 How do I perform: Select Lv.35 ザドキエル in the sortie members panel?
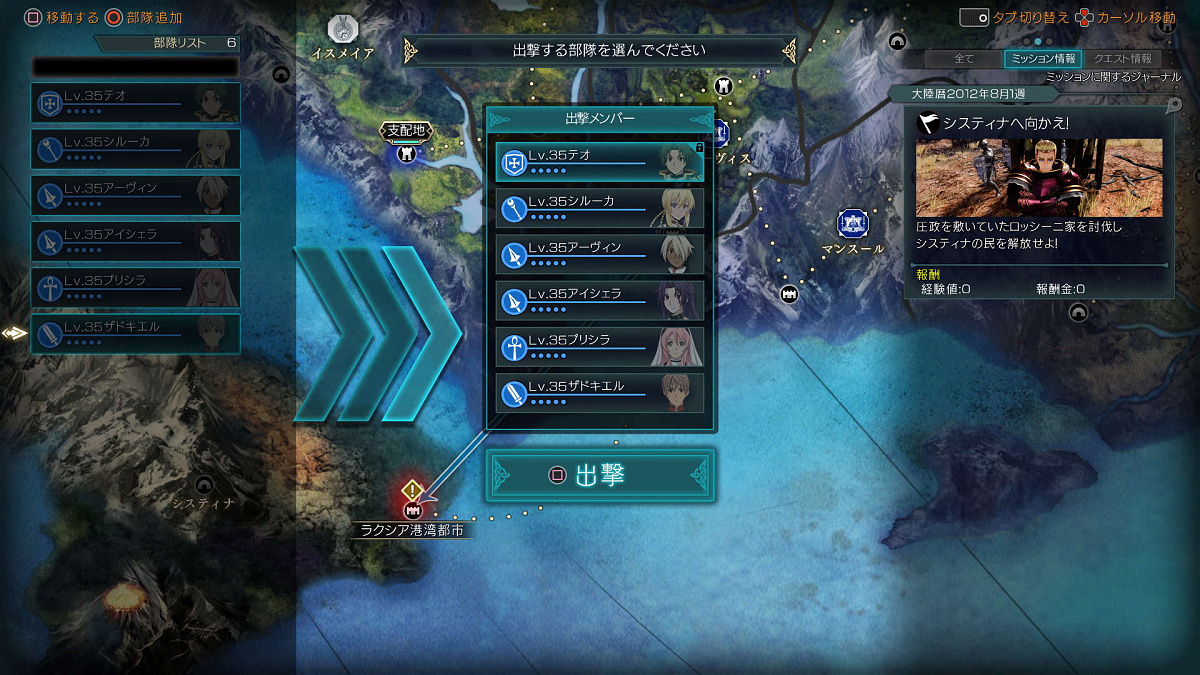point(599,392)
